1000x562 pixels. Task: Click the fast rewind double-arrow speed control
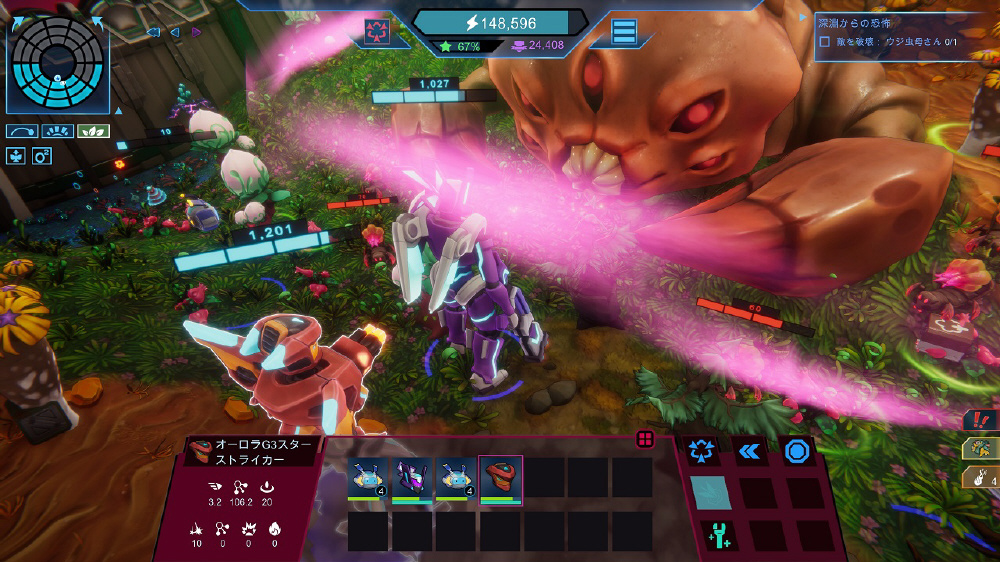point(153,32)
